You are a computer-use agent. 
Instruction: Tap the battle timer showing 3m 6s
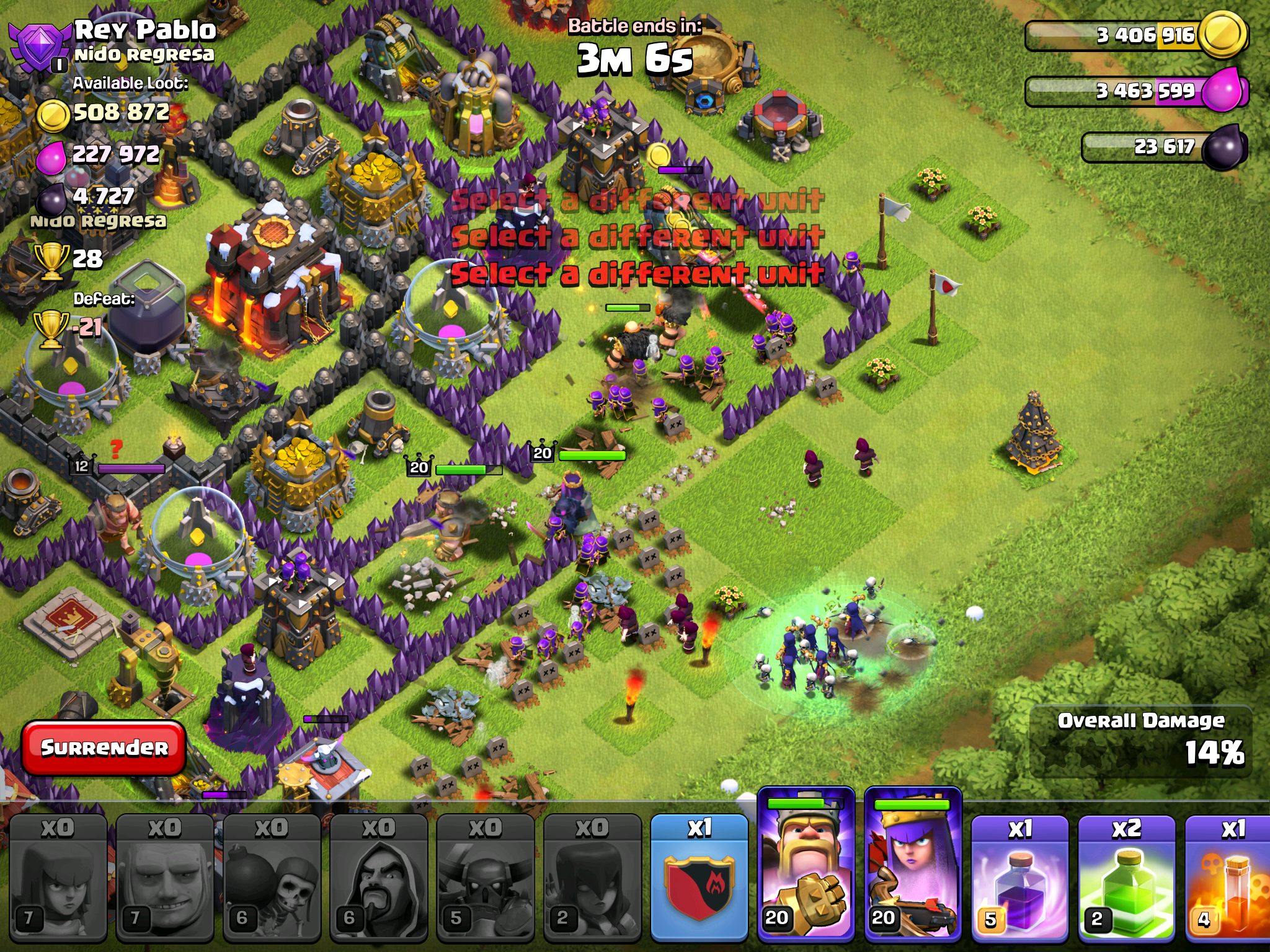pyautogui.click(x=633, y=59)
